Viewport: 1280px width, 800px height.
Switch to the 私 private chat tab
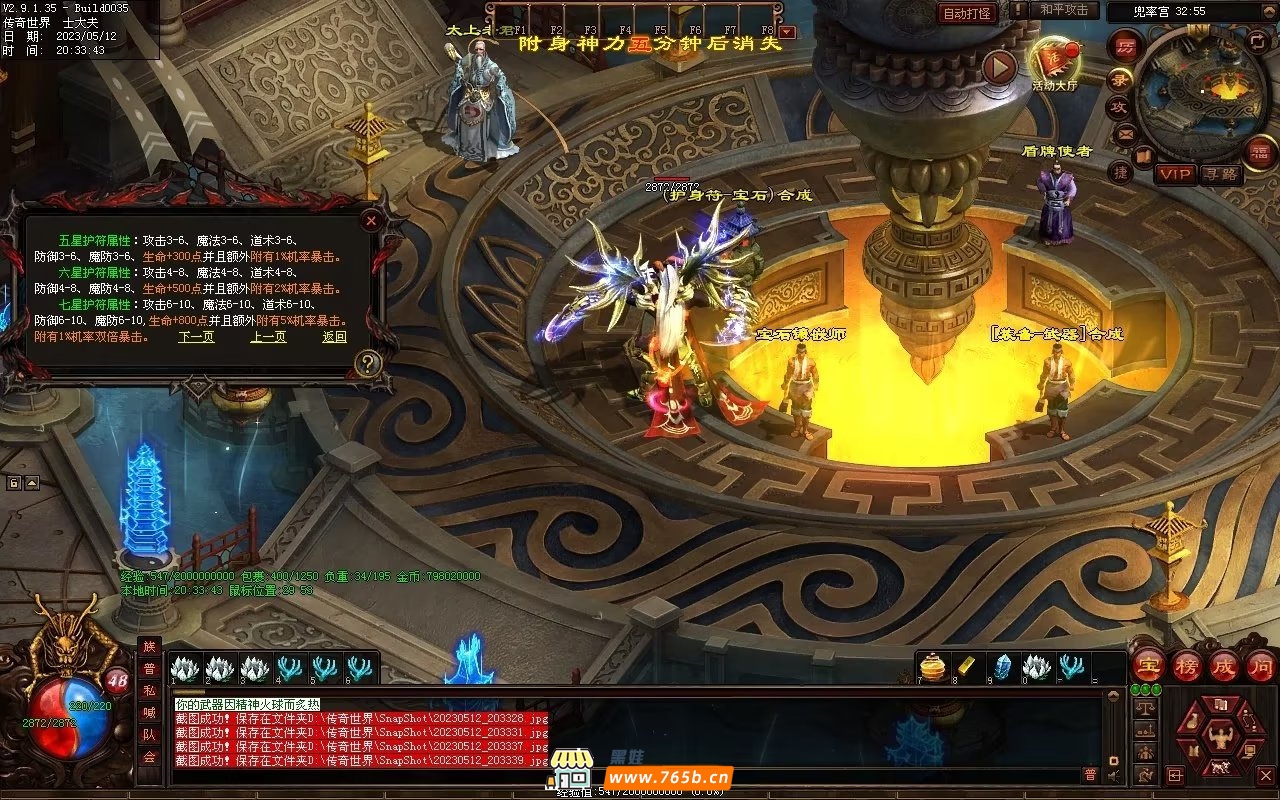[x=149, y=690]
